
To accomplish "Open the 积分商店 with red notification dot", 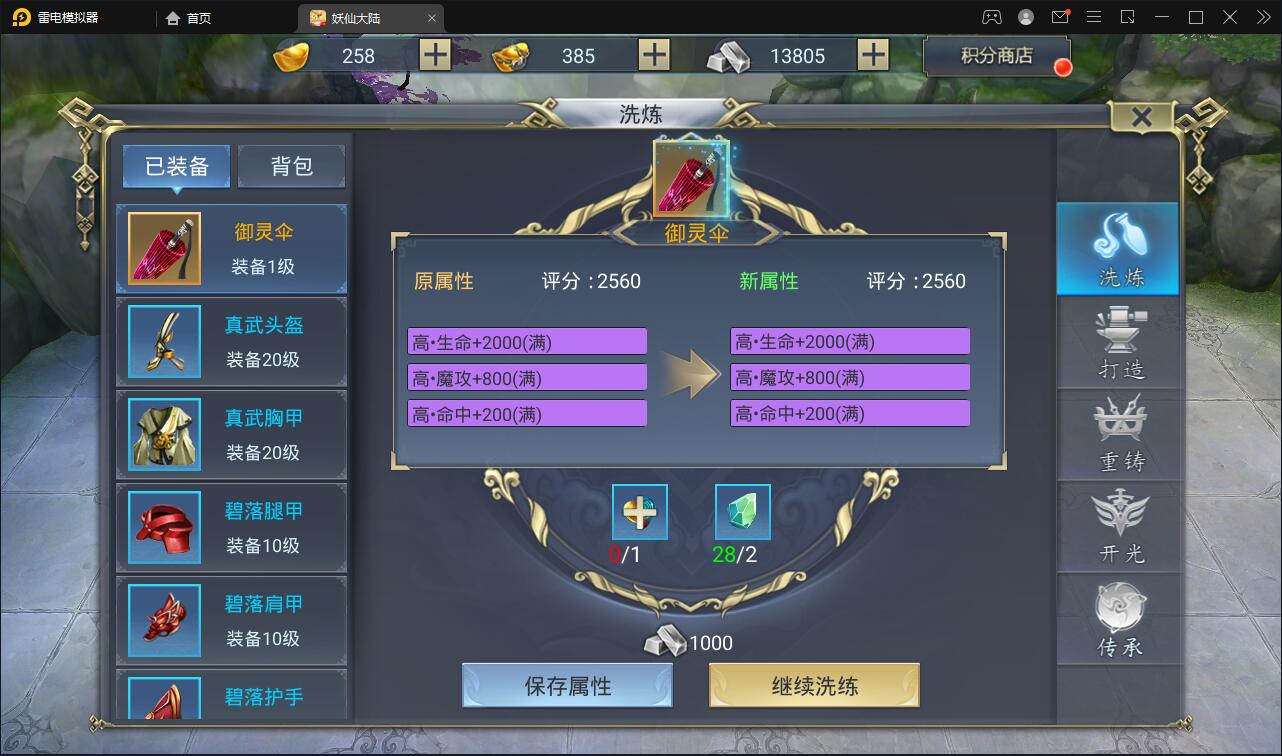I will coord(996,55).
